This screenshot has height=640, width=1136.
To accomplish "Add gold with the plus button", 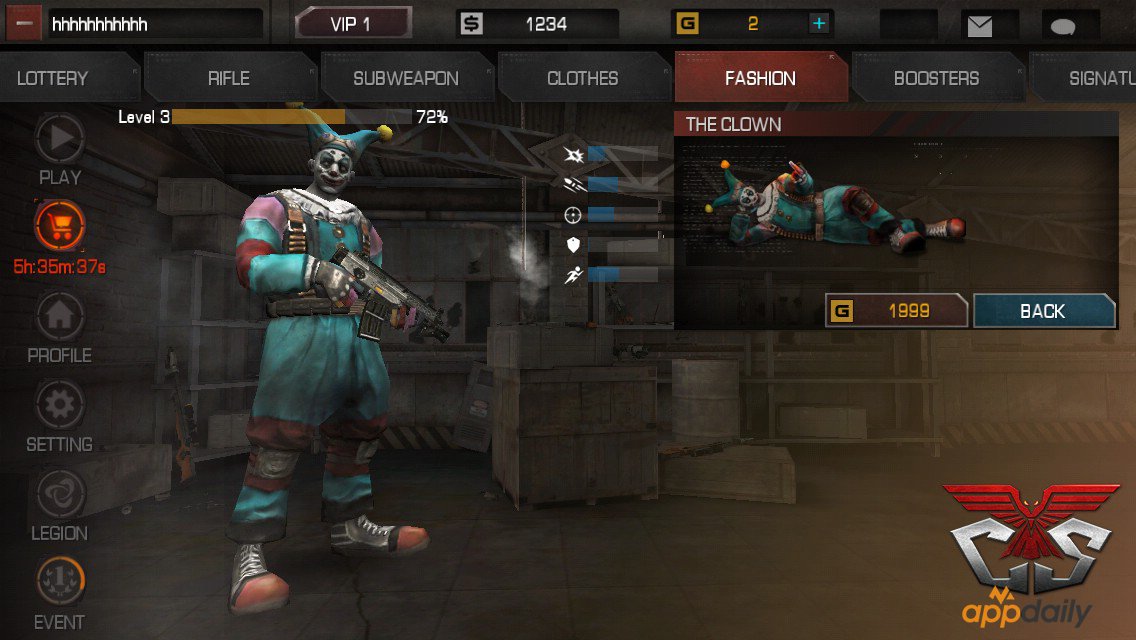I will pos(818,24).
